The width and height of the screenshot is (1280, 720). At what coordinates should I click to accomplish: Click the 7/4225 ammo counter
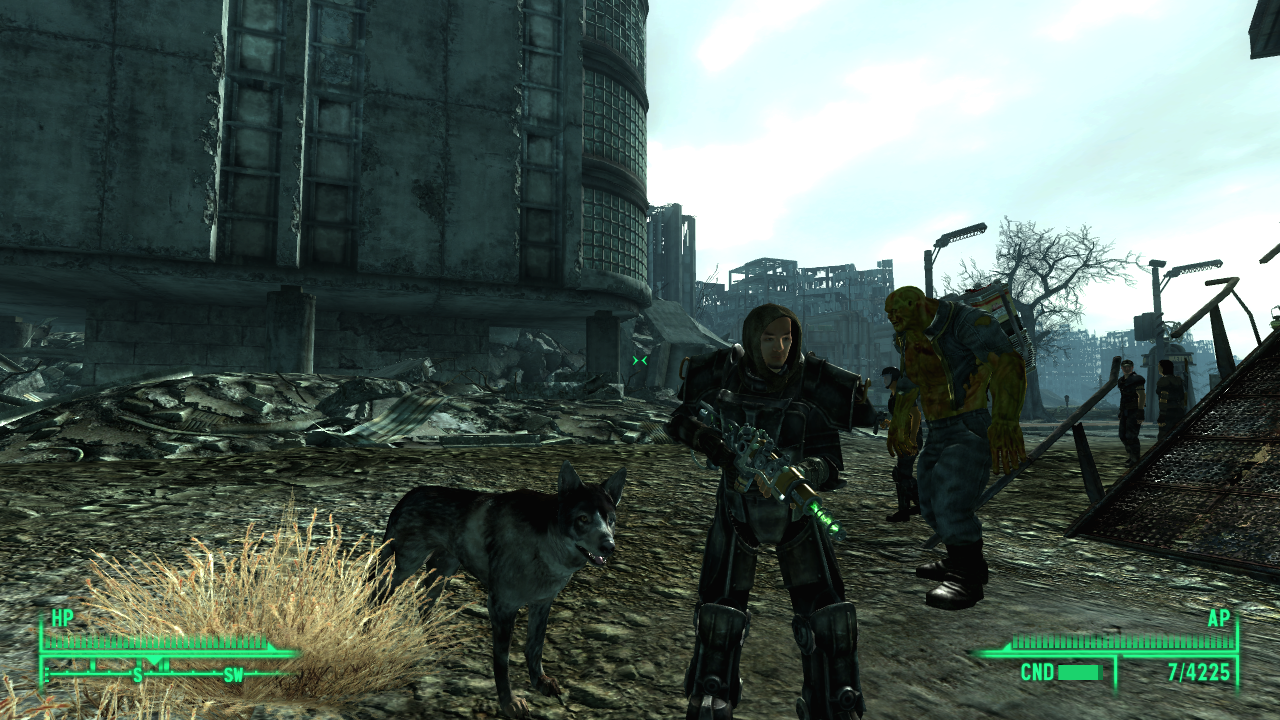coord(1198,670)
